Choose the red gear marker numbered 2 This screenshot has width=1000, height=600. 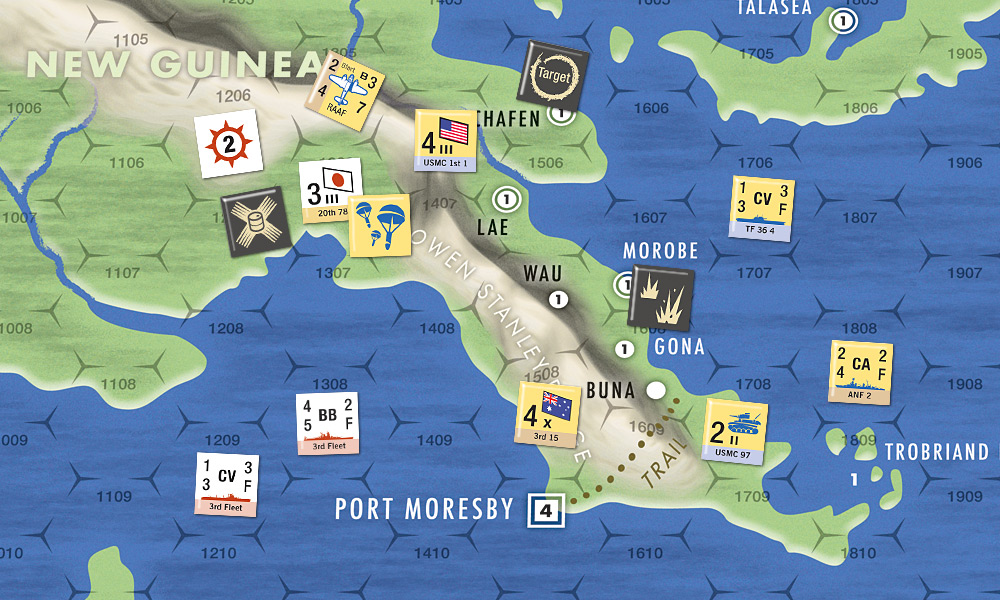pos(229,144)
